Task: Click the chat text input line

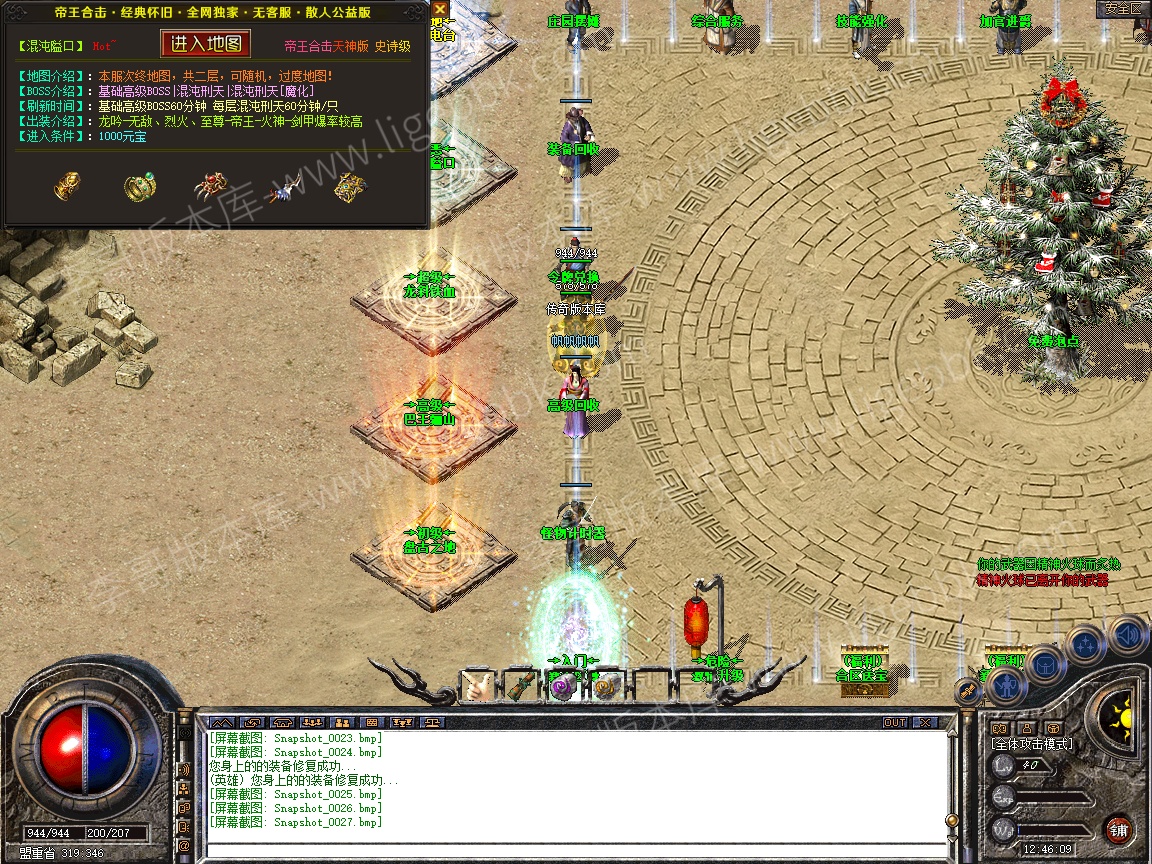Action: 575,850
